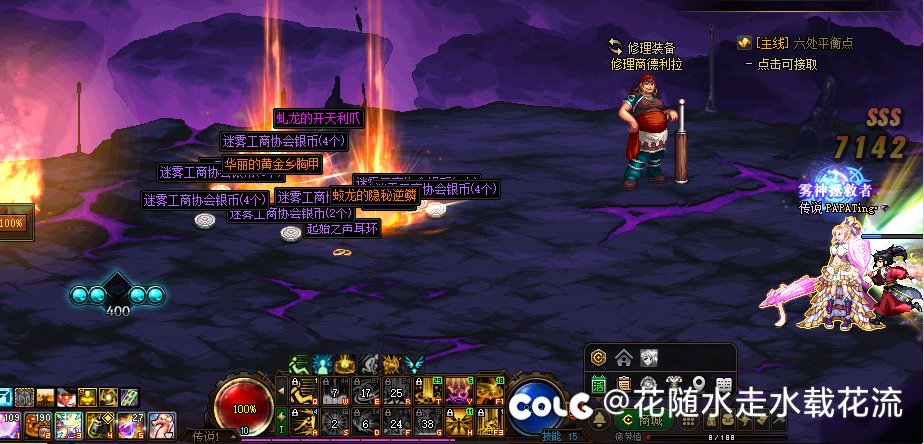The image size is (924, 444).
Task: Select the map pin location icon
Action: tap(699, 384)
